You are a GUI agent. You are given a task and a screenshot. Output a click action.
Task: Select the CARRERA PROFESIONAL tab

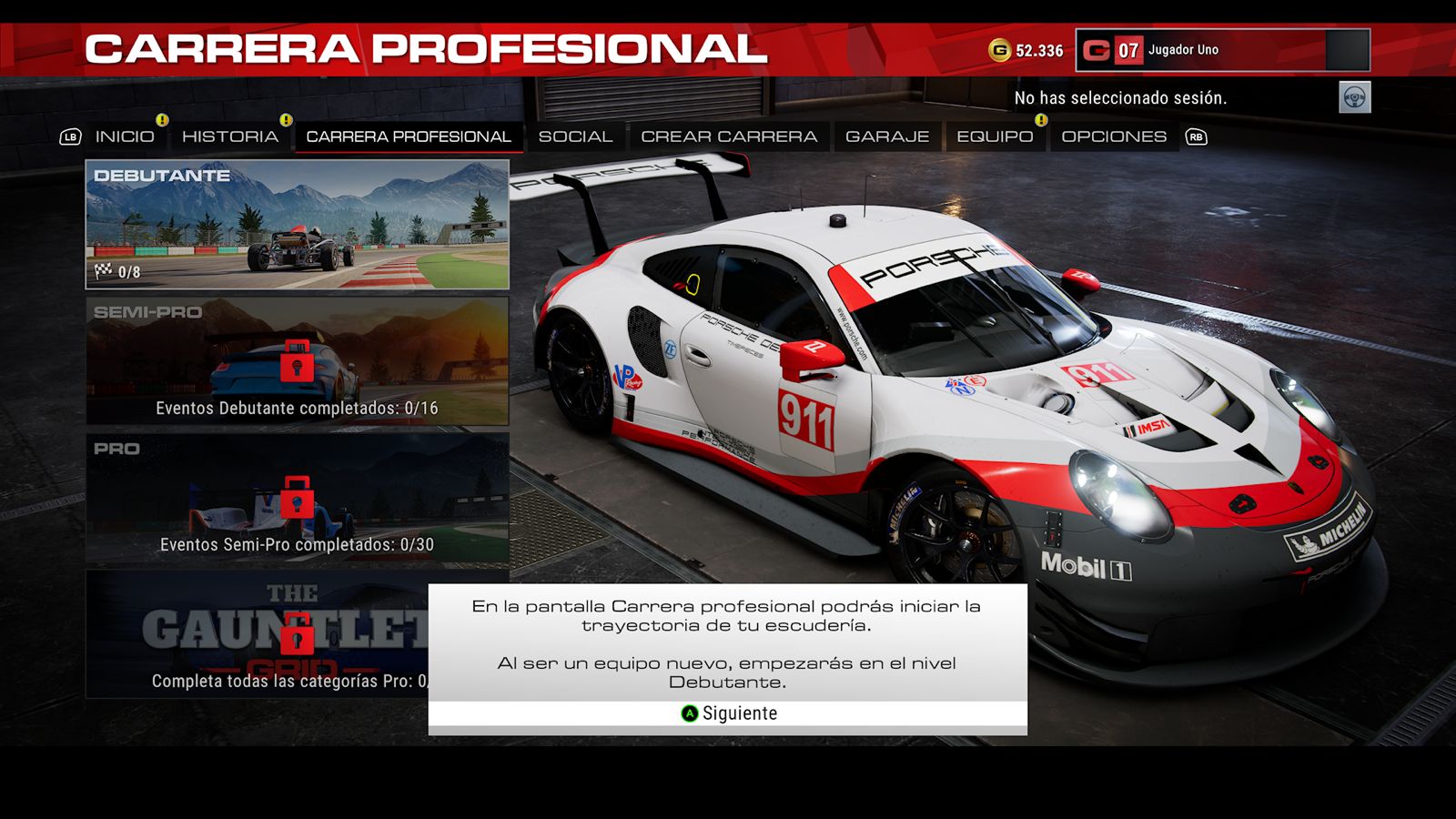[x=408, y=136]
